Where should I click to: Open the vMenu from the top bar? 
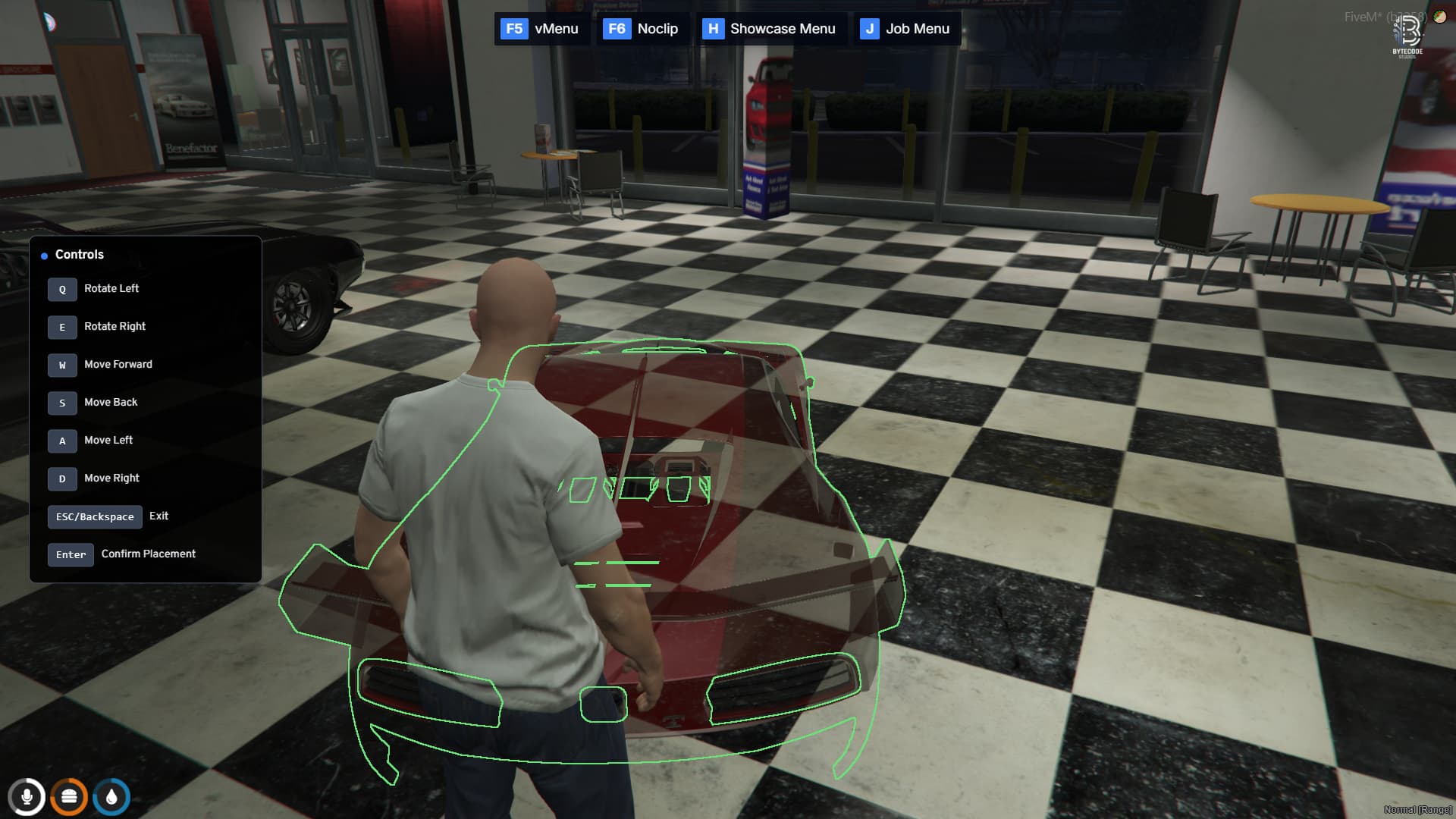pyautogui.click(x=556, y=29)
